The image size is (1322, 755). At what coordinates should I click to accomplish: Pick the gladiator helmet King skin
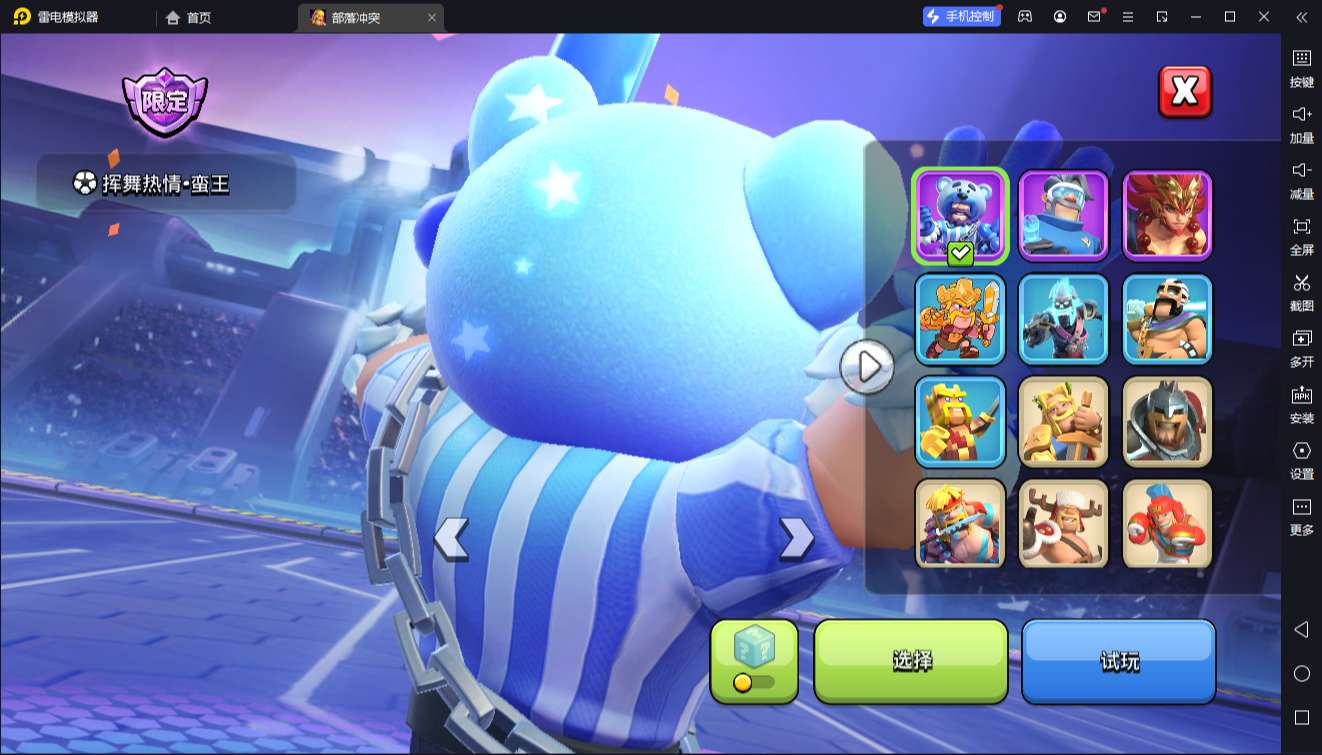tap(1167, 421)
